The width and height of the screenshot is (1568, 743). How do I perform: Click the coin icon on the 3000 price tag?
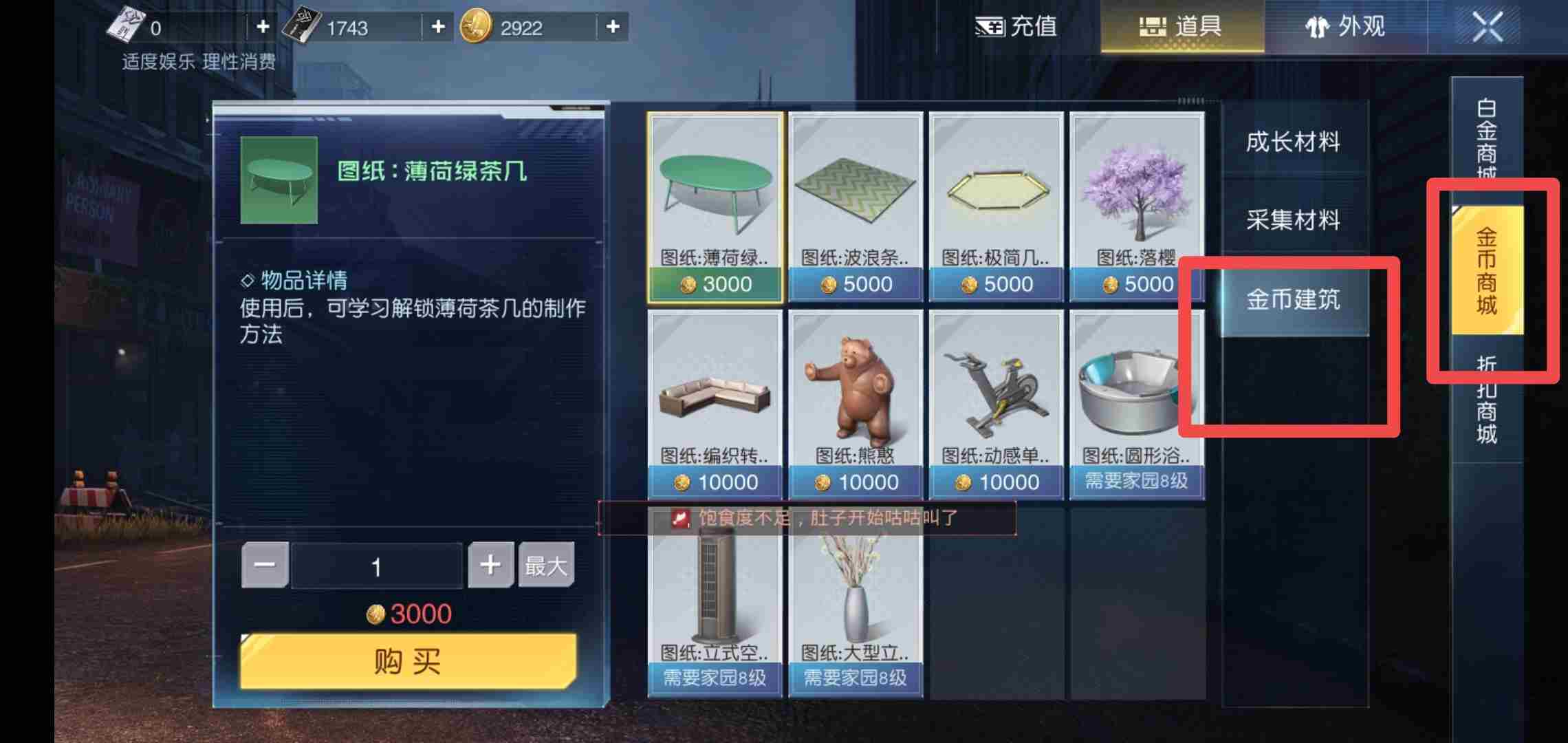pyautogui.click(x=375, y=613)
